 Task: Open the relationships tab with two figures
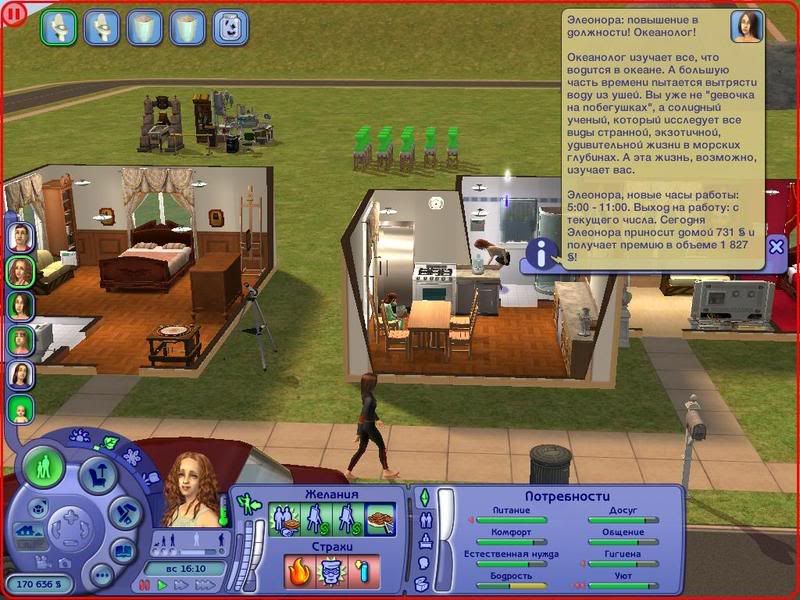[423, 520]
